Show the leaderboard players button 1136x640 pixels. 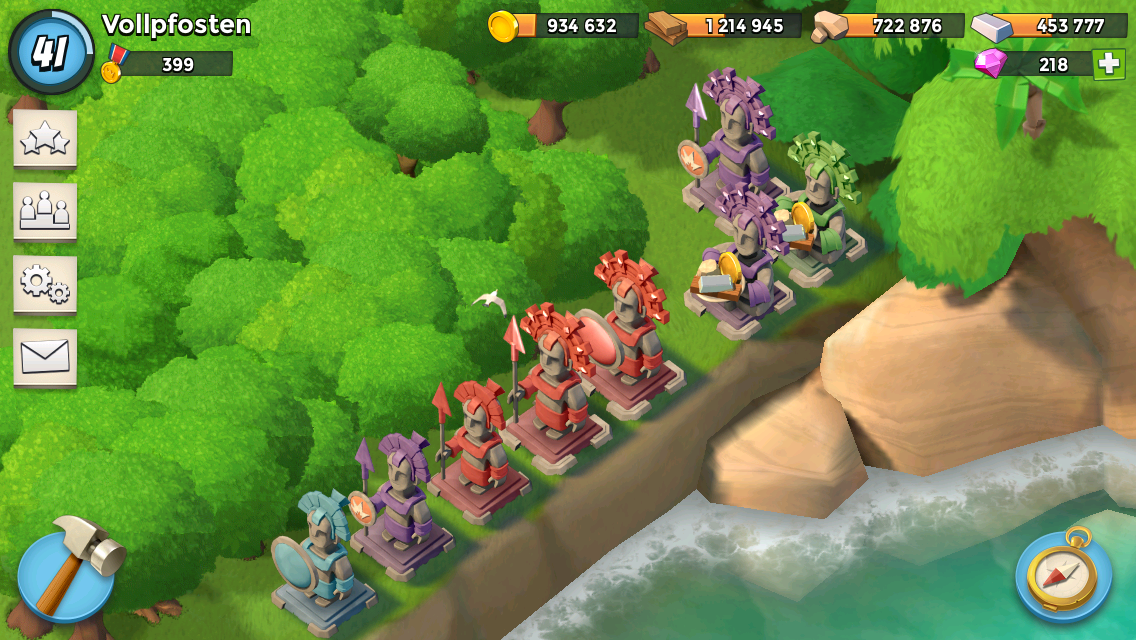pos(45,211)
